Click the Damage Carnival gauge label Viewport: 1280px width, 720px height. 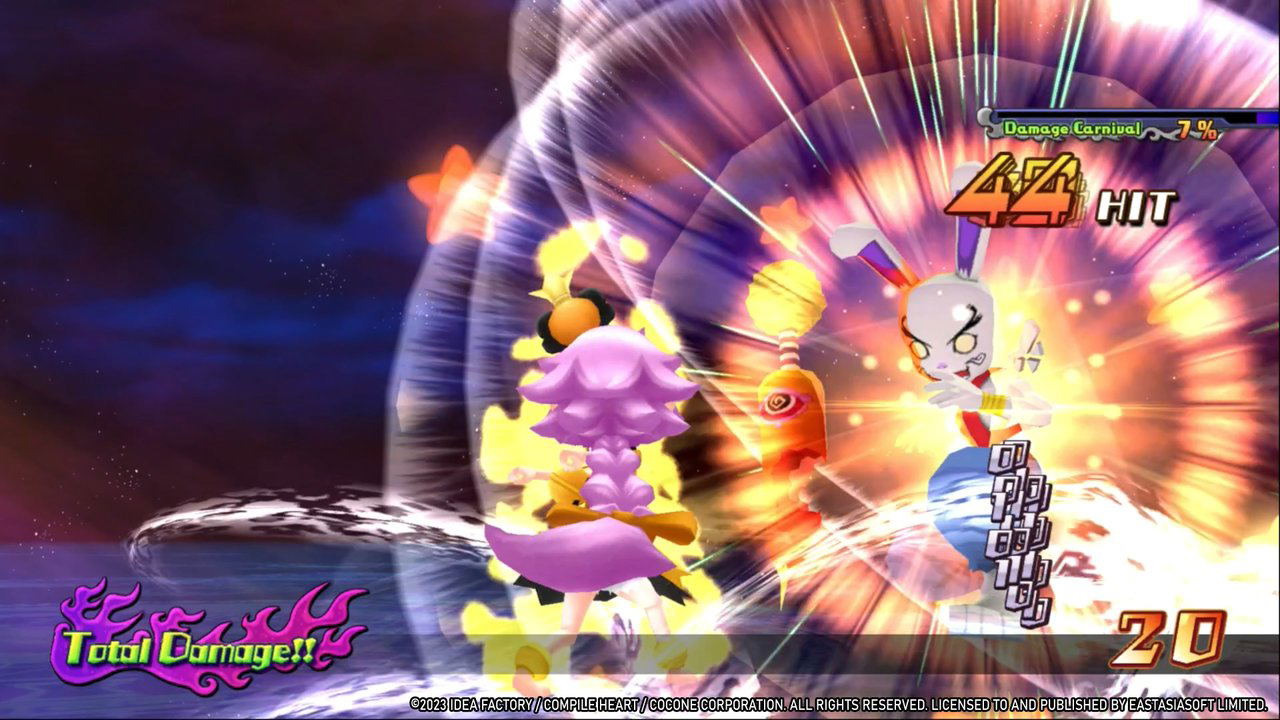1072,128
